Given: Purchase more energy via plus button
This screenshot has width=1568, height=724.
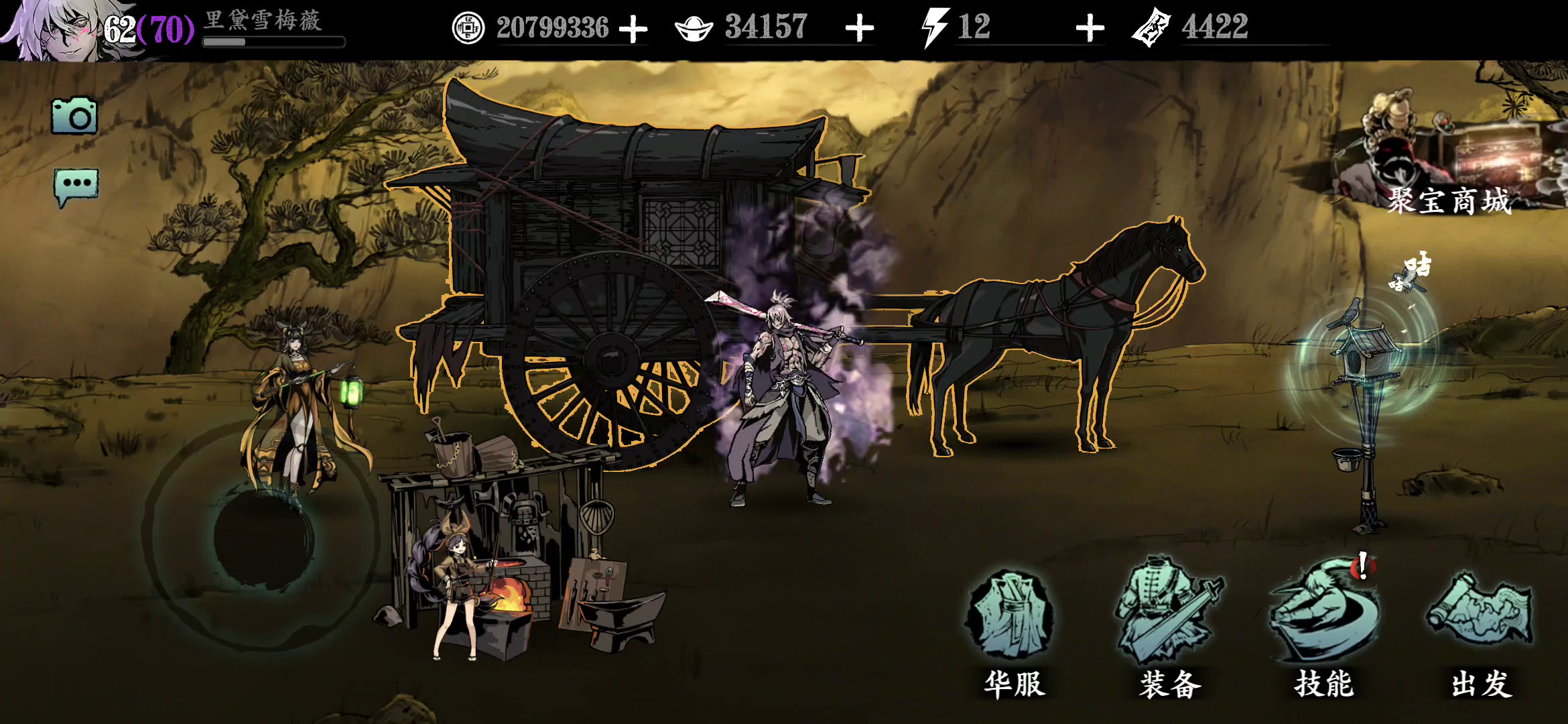Looking at the screenshot, I should [1093, 28].
